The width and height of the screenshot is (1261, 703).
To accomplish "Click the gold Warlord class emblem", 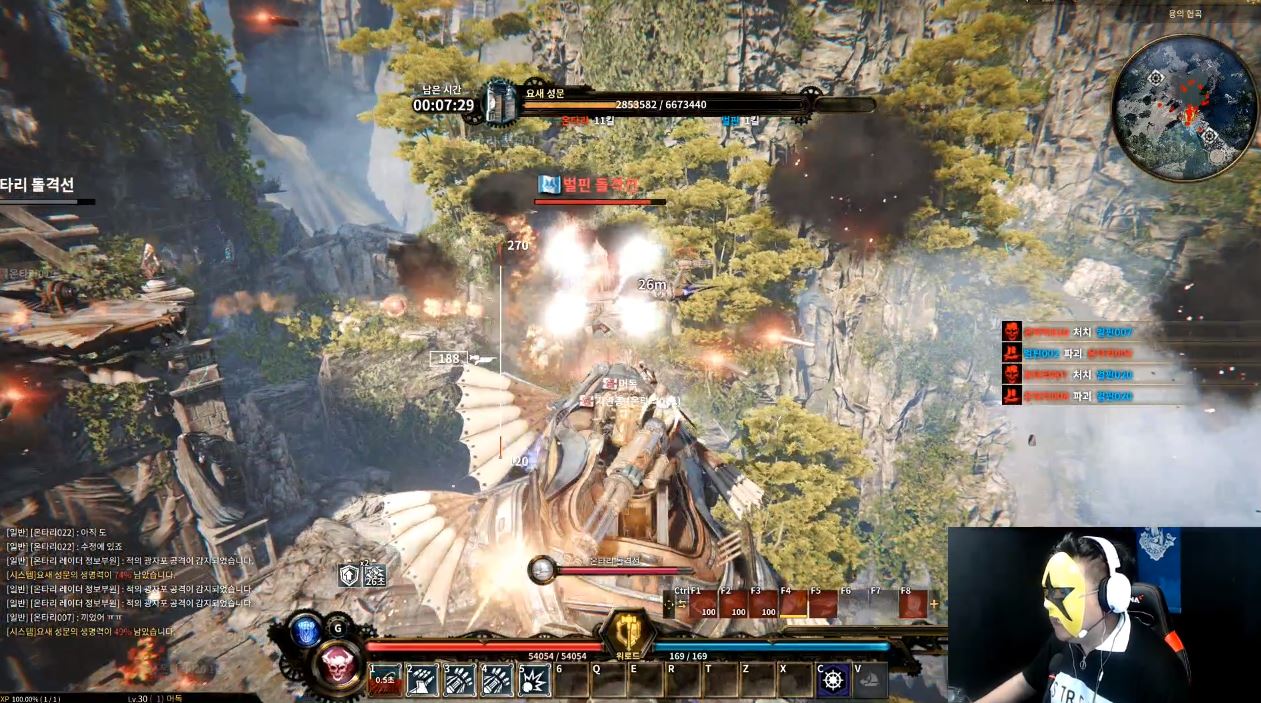I will (x=628, y=633).
